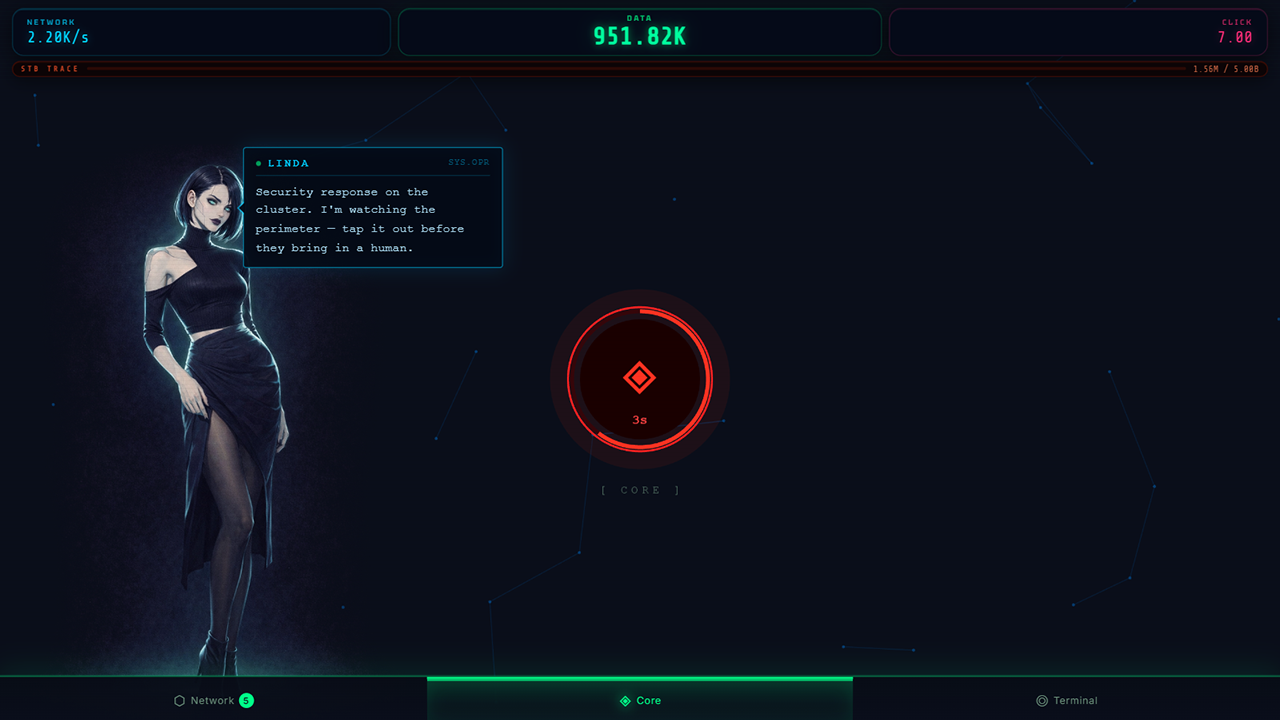This screenshot has height=720, width=1280.
Task: Select the hexagonal Network icon in bottom bar
Action: pos(180,700)
